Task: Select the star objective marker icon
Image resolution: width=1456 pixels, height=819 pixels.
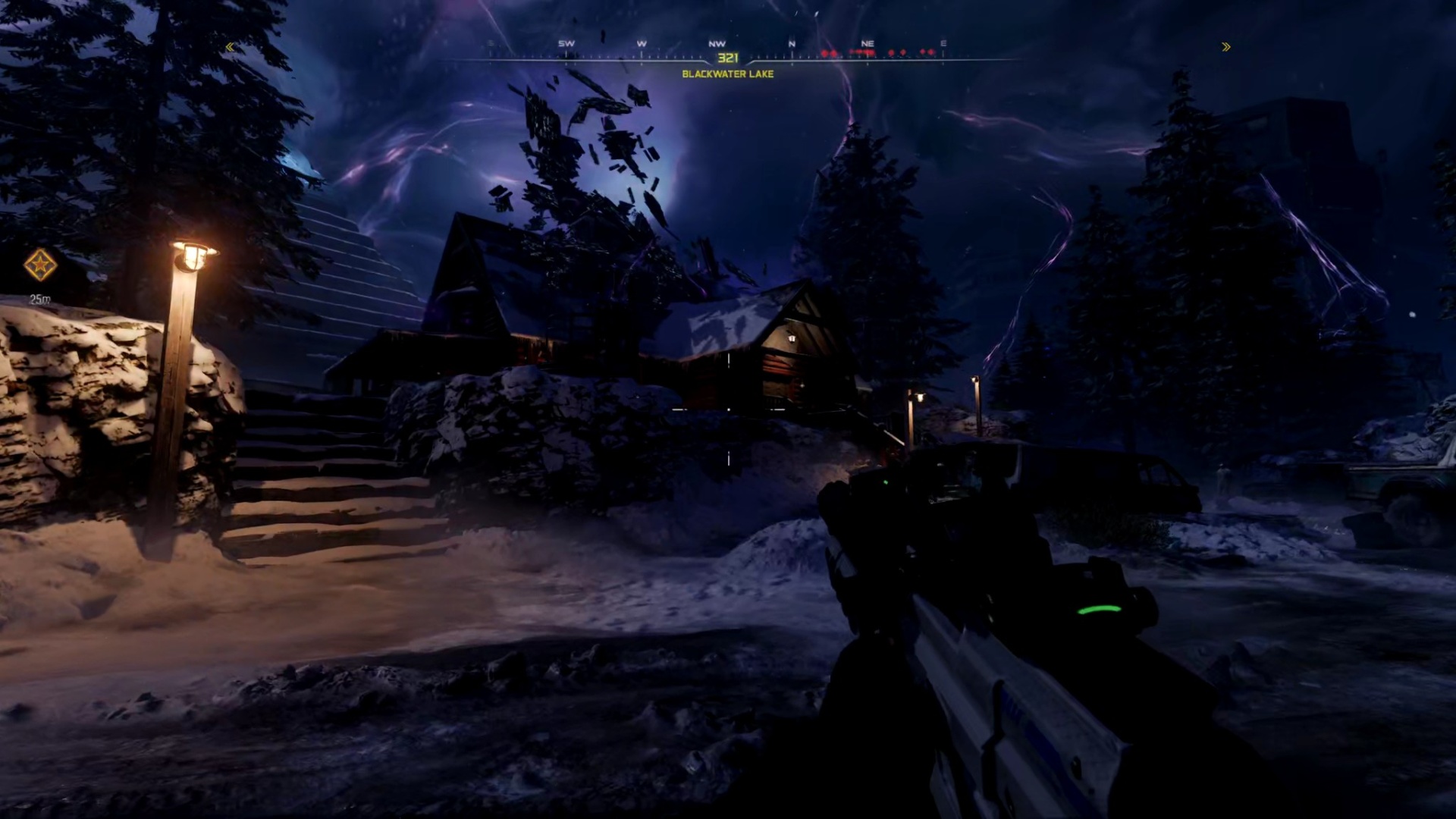Action: (42, 263)
